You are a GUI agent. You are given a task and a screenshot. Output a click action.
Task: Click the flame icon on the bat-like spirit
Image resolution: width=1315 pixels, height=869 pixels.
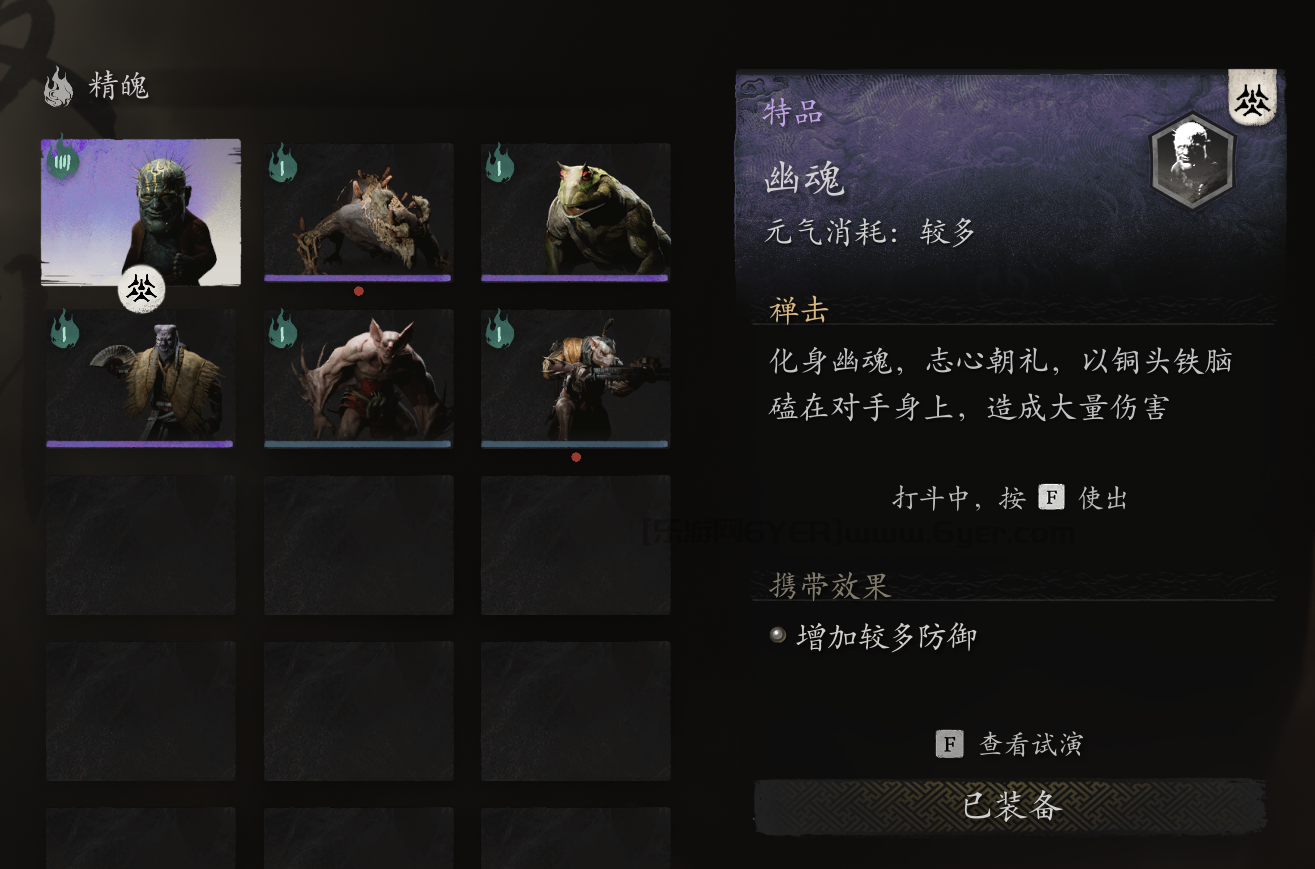pyautogui.click(x=281, y=331)
